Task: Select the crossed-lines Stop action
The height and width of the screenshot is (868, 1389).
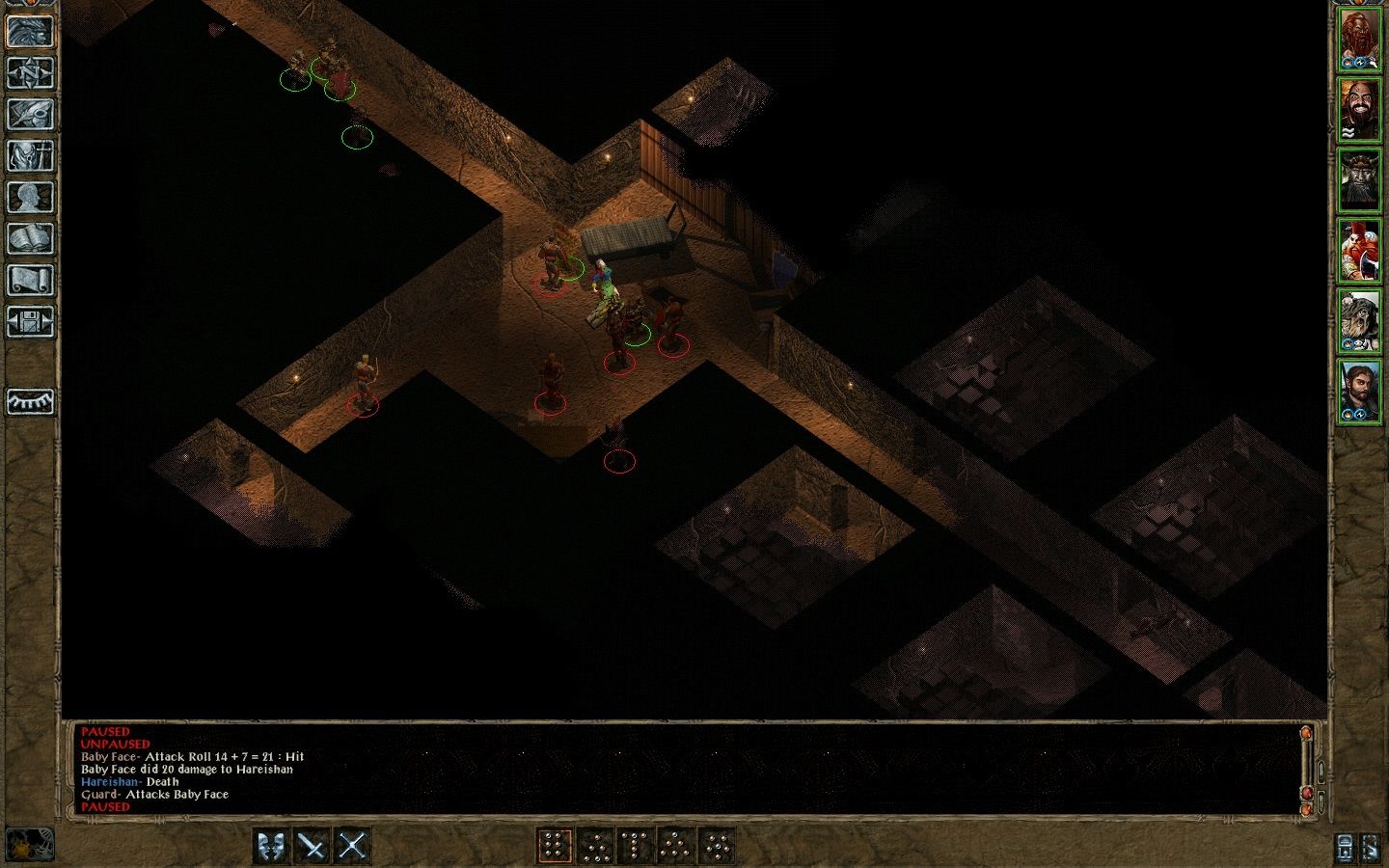Action: pyautogui.click(x=353, y=846)
